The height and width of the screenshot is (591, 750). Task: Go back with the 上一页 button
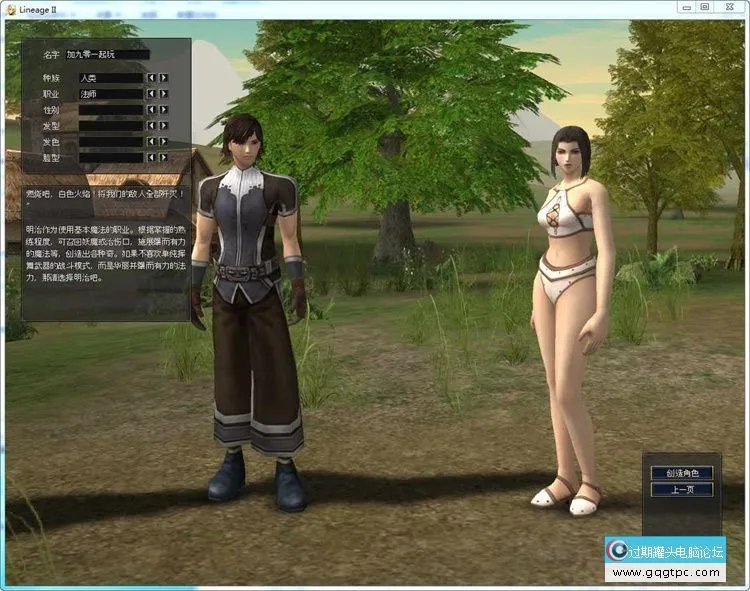[682, 490]
